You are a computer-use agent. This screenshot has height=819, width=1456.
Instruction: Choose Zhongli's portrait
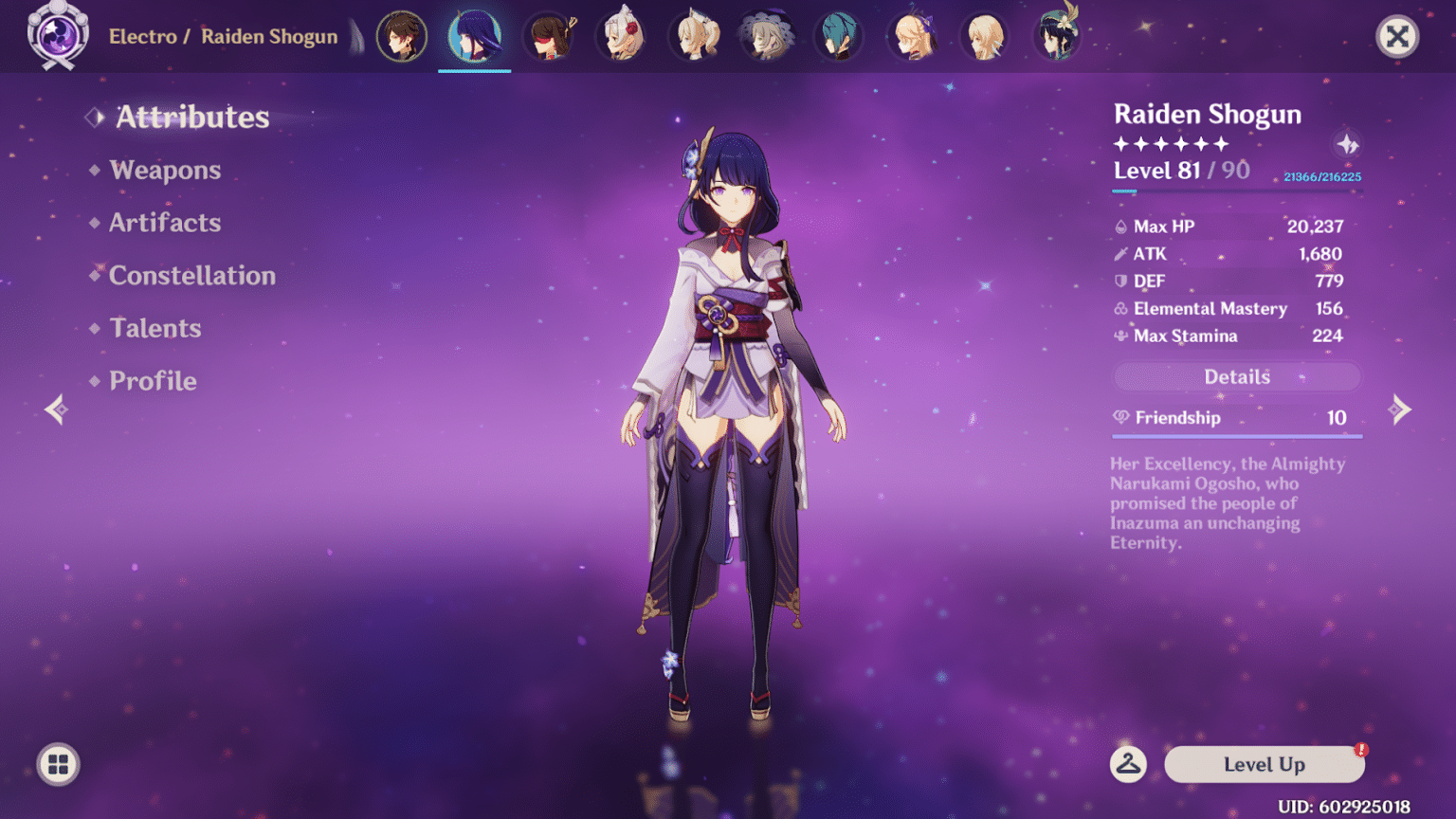(x=402, y=37)
